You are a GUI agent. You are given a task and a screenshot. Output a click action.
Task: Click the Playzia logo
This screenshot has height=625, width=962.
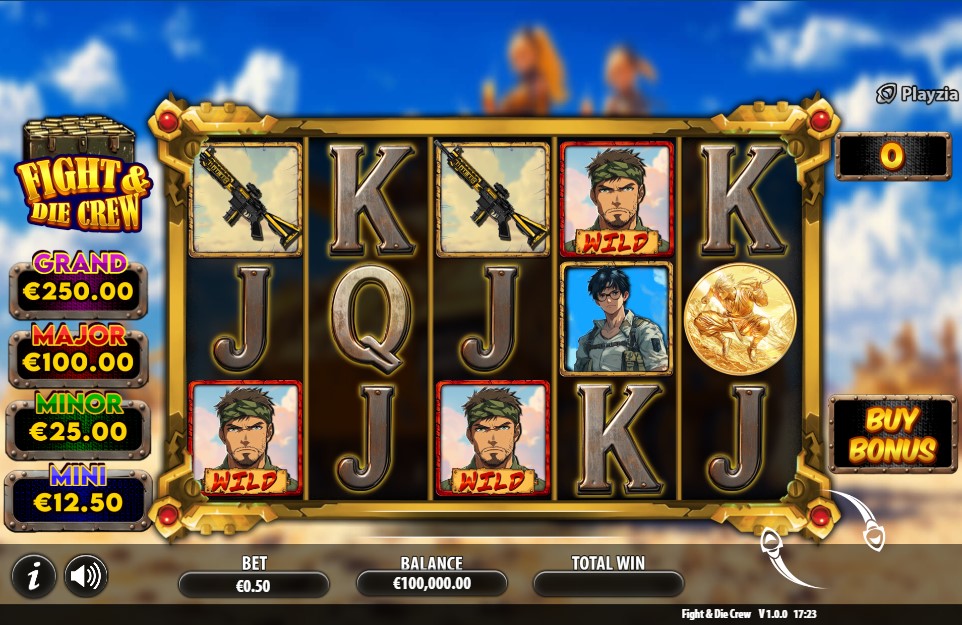click(x=916, y=94)
